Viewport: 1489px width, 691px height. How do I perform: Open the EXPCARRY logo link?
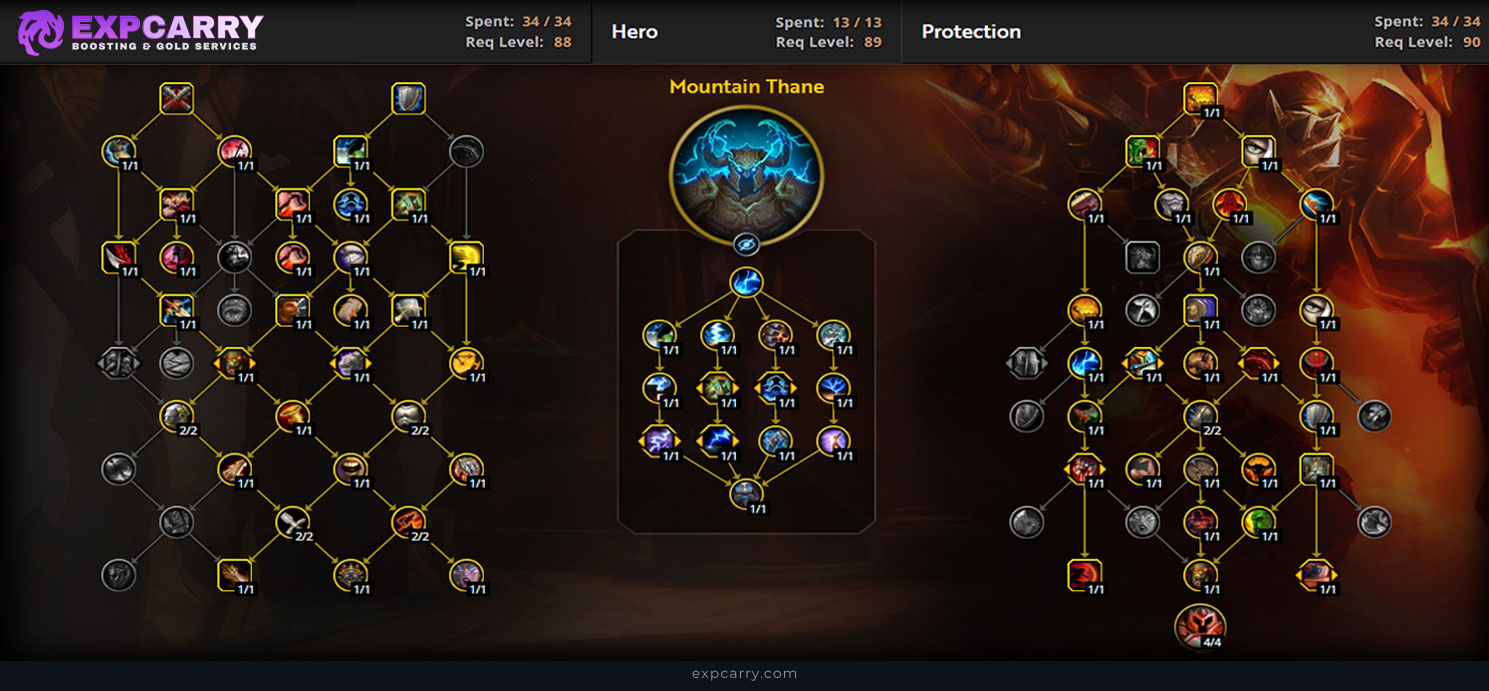point(140,32)
